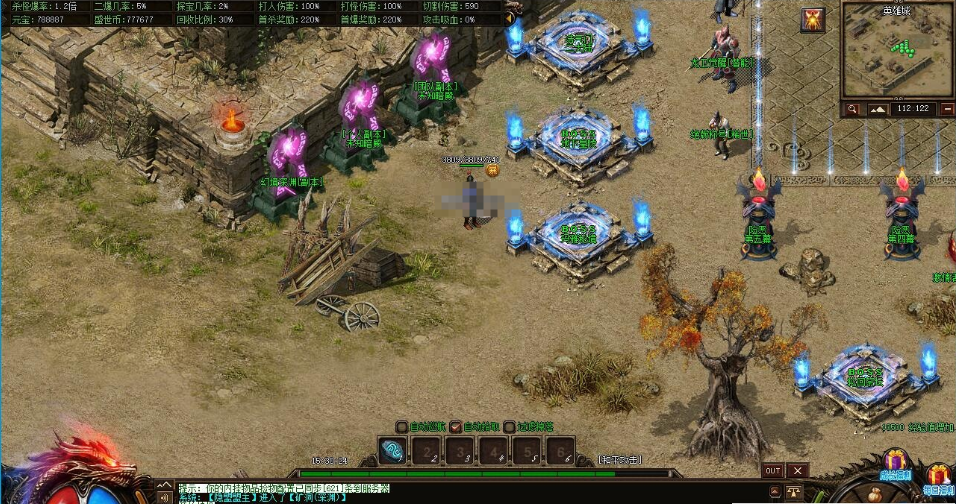Toggle the first auto checkbox above hotbar
Screen dimensions: 956x504
(x=401, y=427)
